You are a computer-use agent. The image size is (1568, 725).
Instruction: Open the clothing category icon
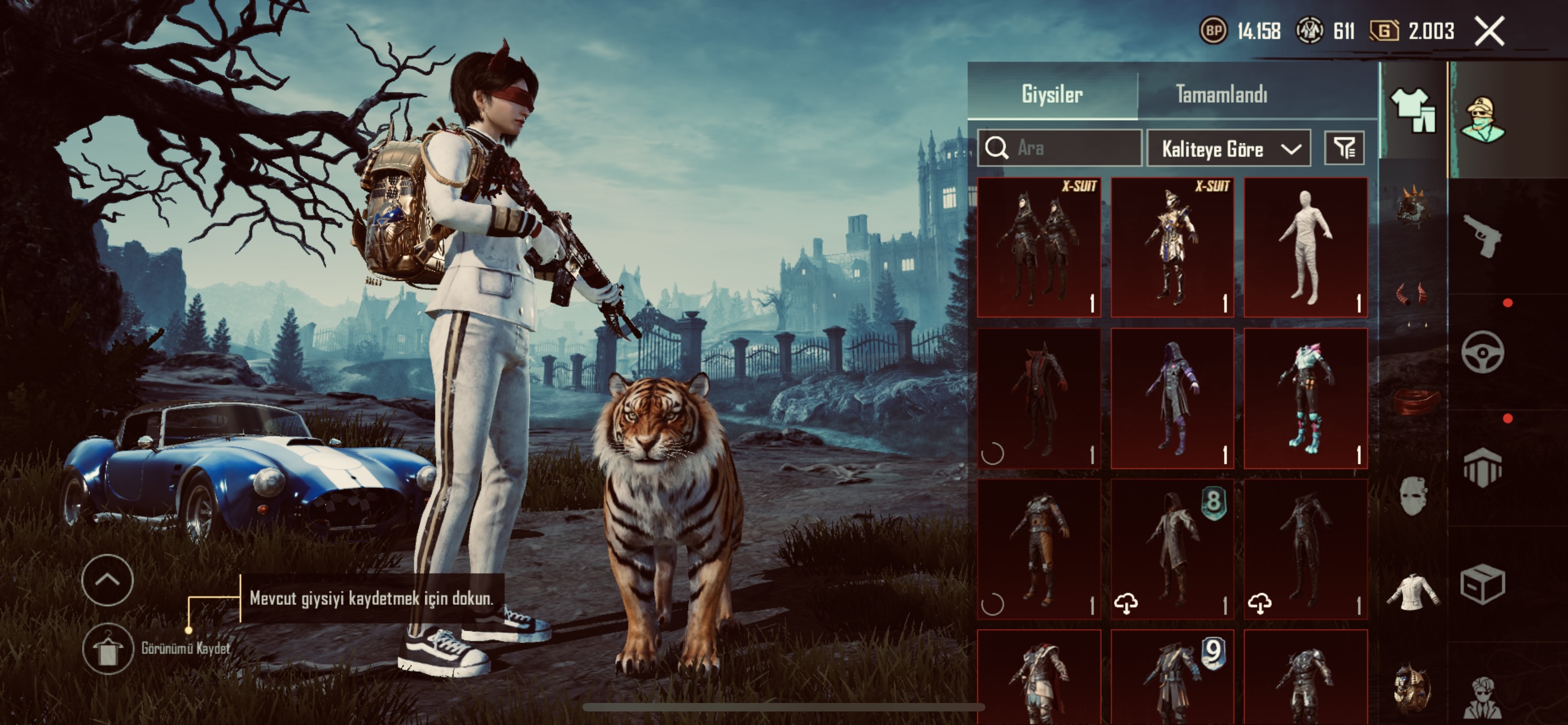[x=1413, y=111]
